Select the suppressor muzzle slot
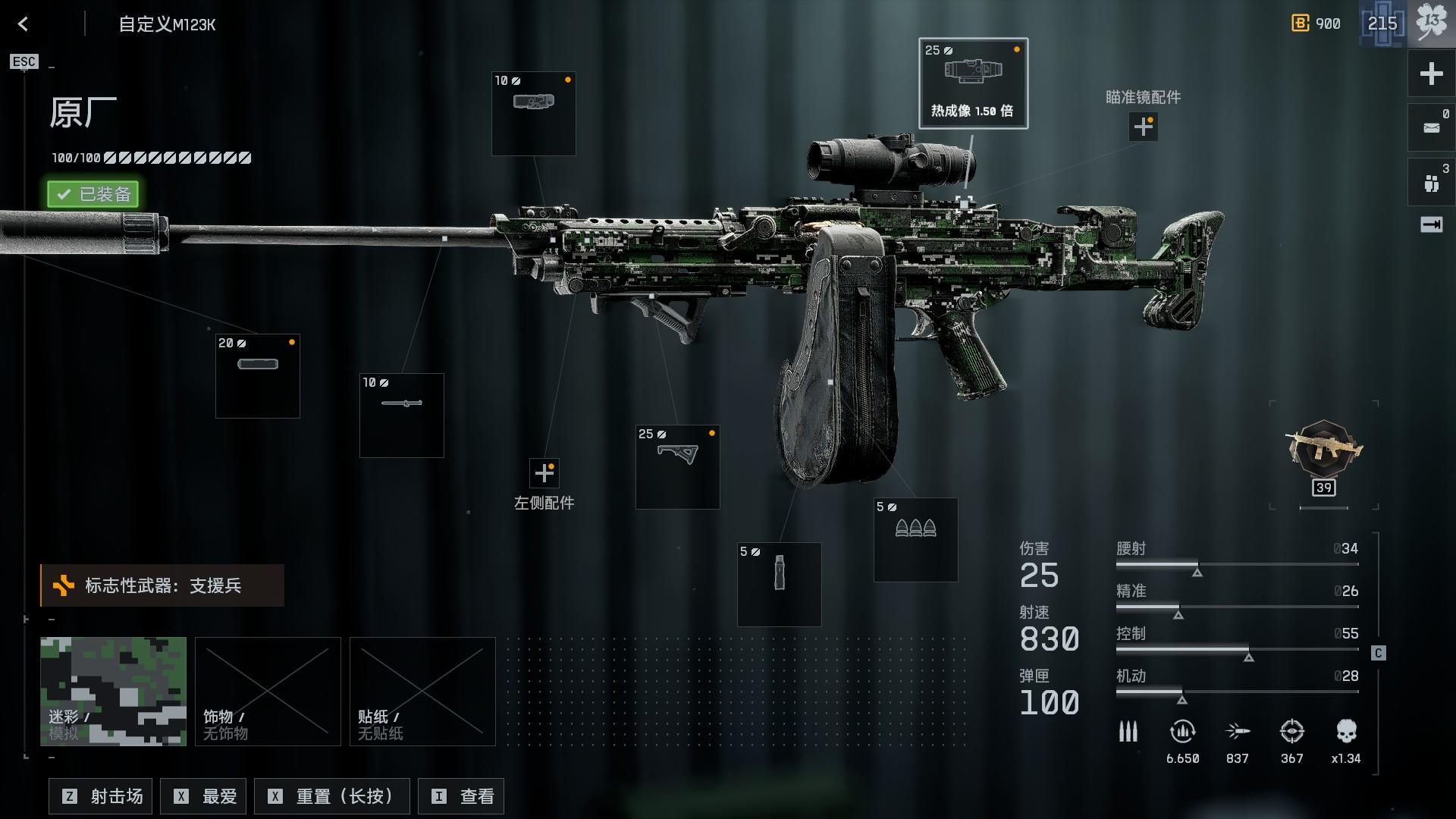The image size is (1456, 819). [258, 376]
